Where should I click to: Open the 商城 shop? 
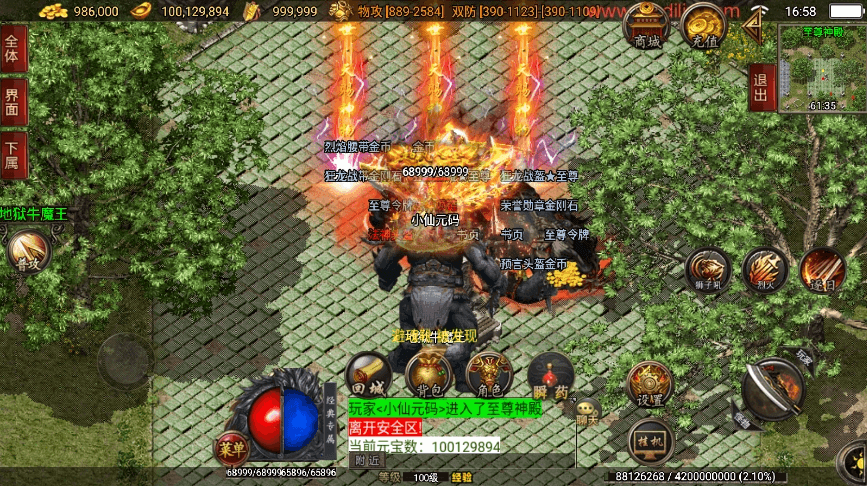[x=646, y=27]
